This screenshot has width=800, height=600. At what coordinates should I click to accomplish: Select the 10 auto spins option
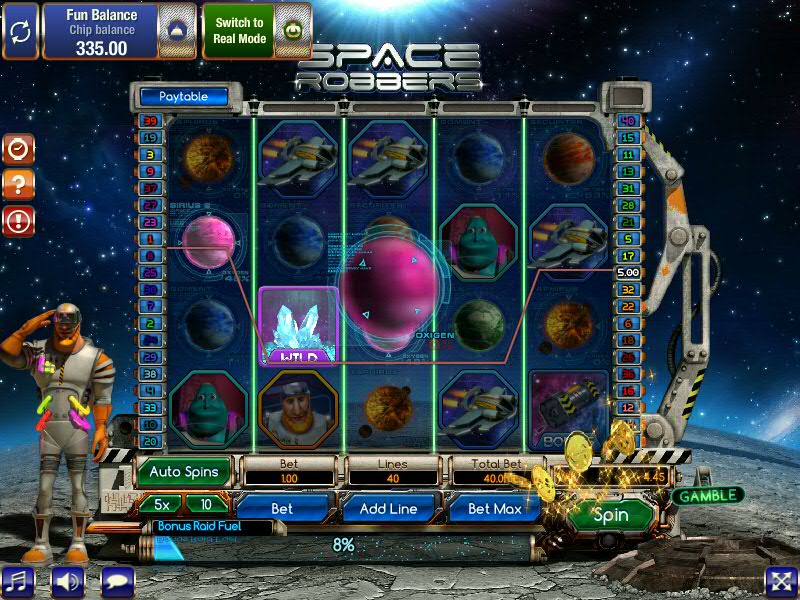(206, 504)
